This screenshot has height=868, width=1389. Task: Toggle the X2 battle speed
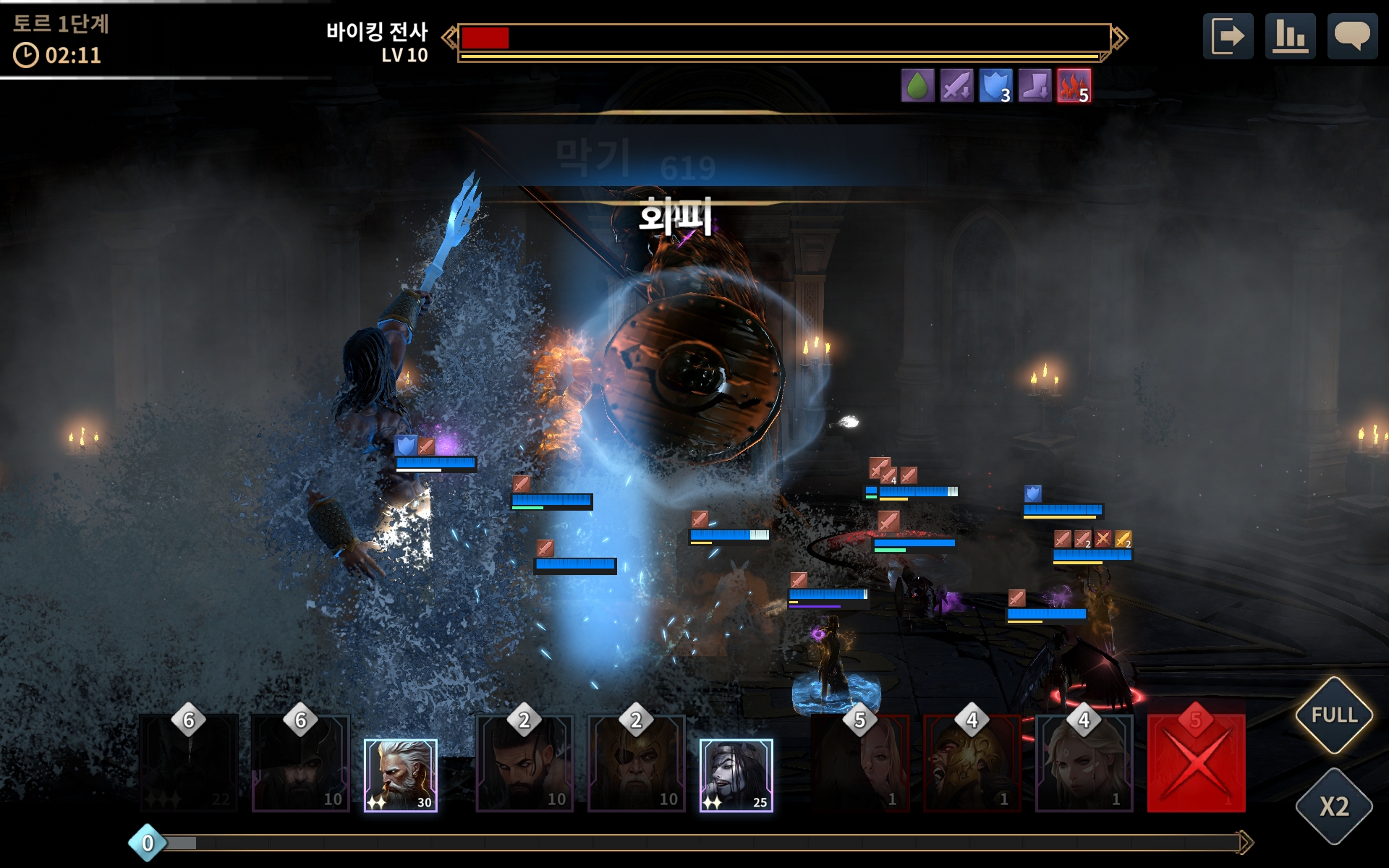click(1334, 806)
